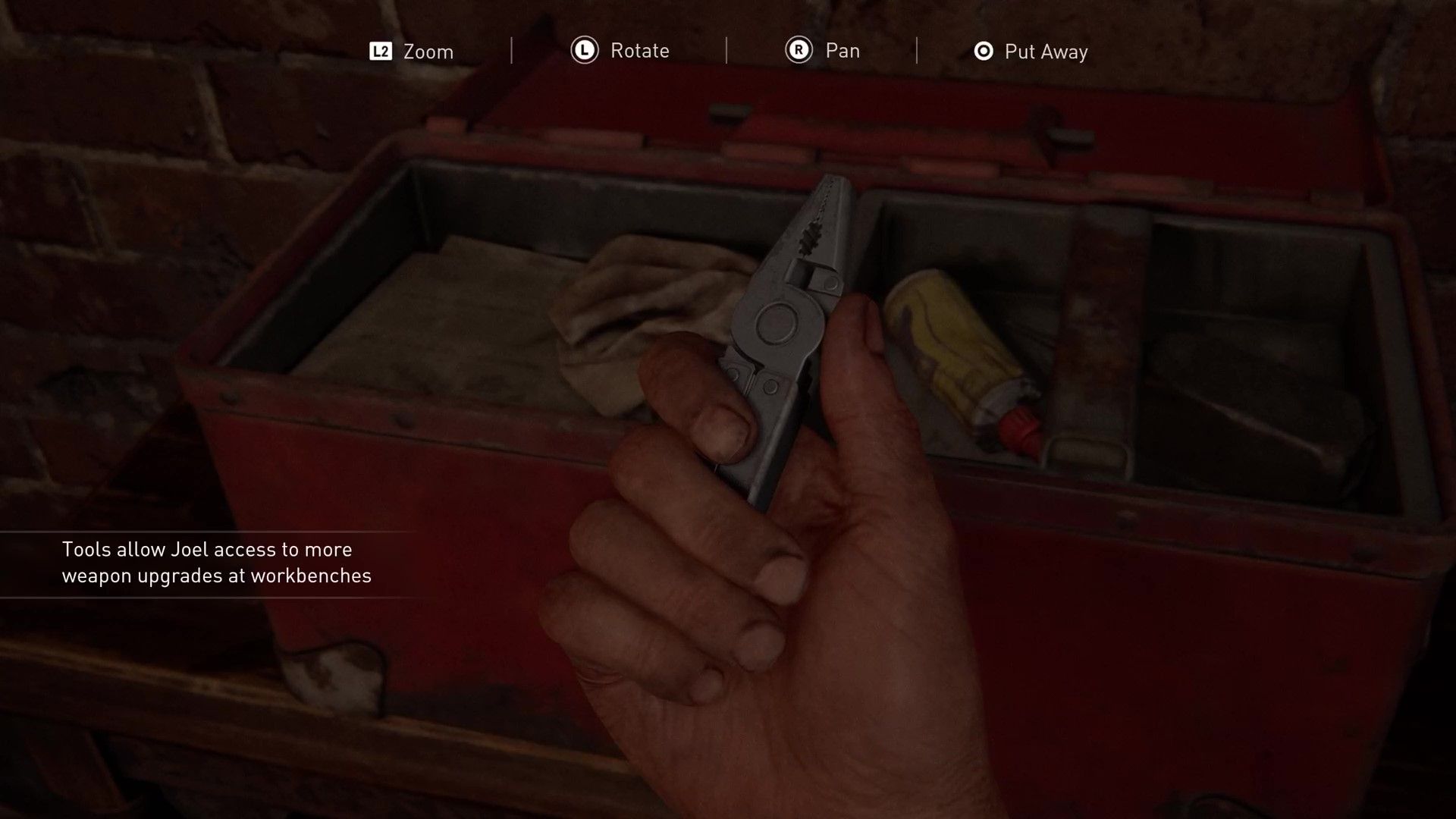Toggle Zoom mode with L2
Viewport: 1456px width, 819px height.
(x=379, y=51)
